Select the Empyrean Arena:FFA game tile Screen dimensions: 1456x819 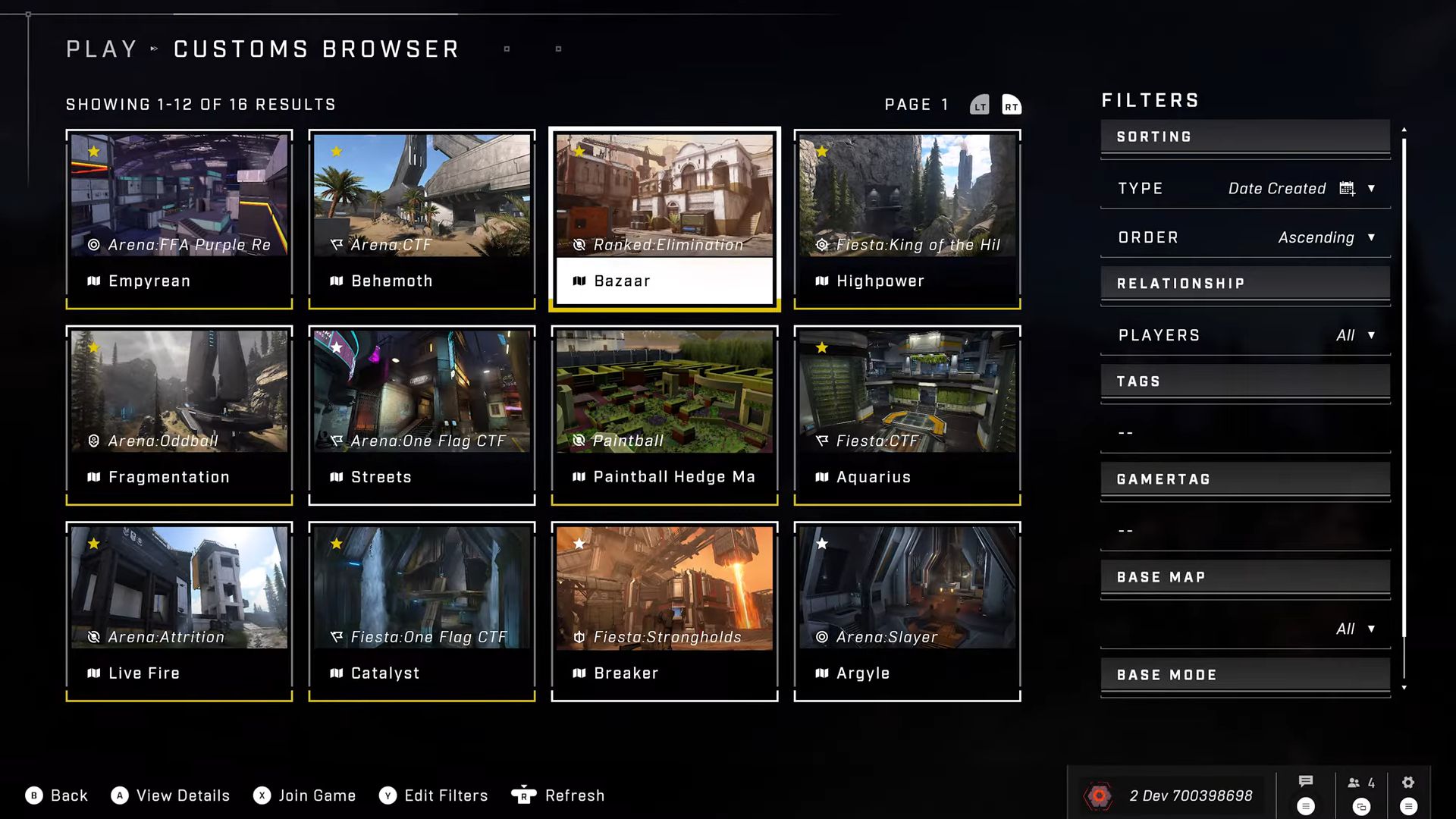point(179,219)
